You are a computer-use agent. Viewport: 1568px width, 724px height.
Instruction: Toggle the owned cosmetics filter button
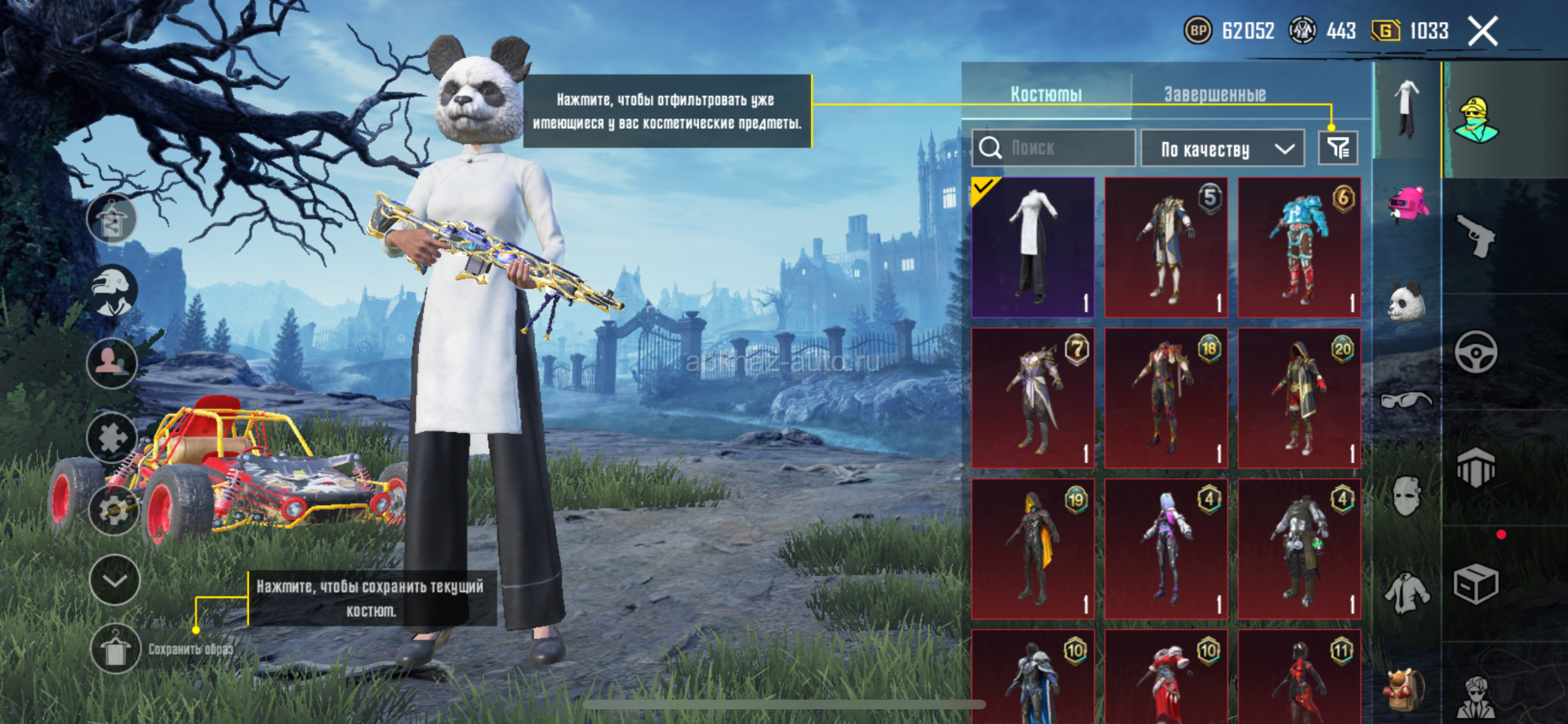pyautogui.click(x=1338, y=148)
